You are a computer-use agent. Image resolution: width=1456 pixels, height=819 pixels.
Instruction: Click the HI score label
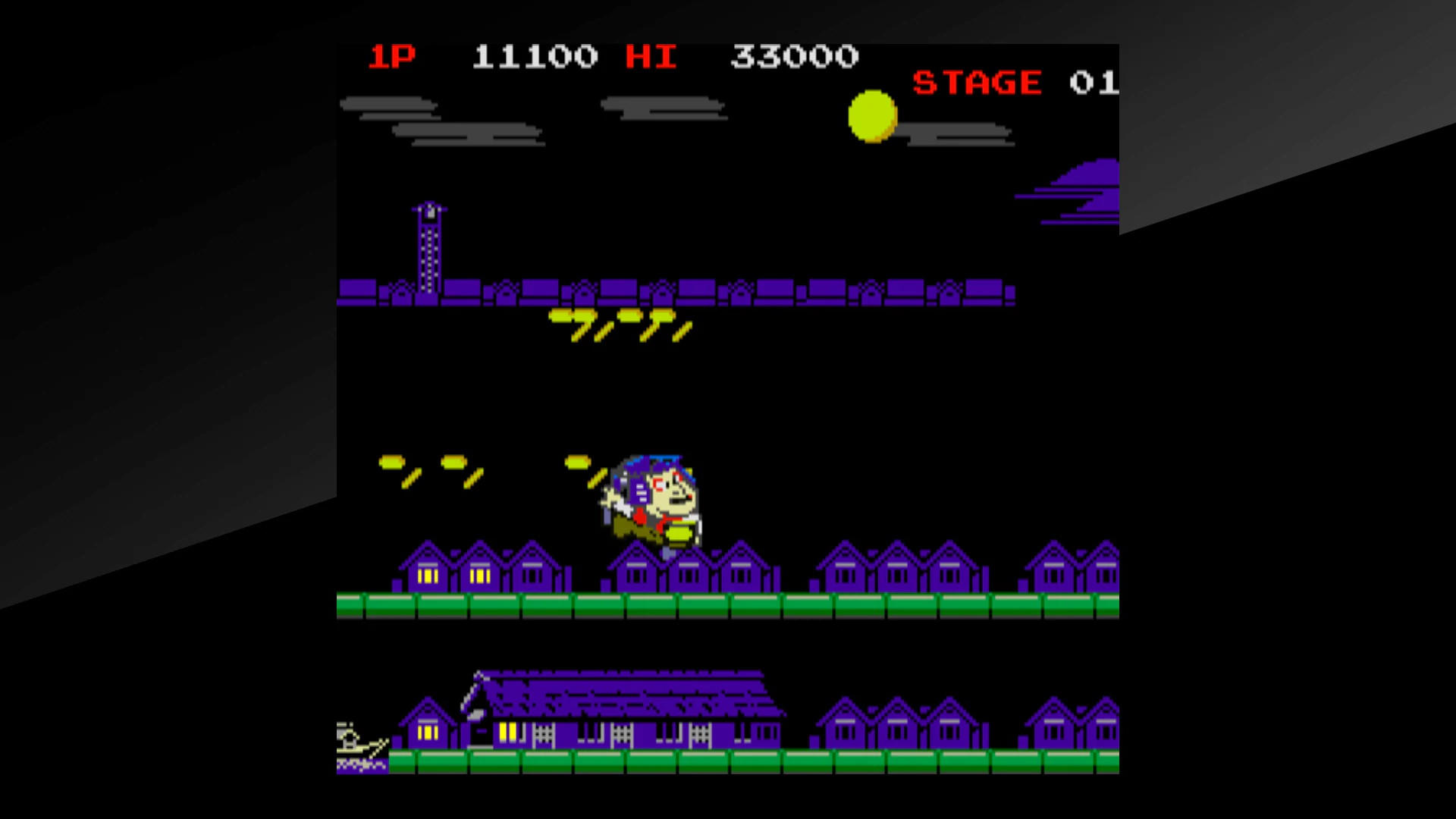tap(651, 55)
